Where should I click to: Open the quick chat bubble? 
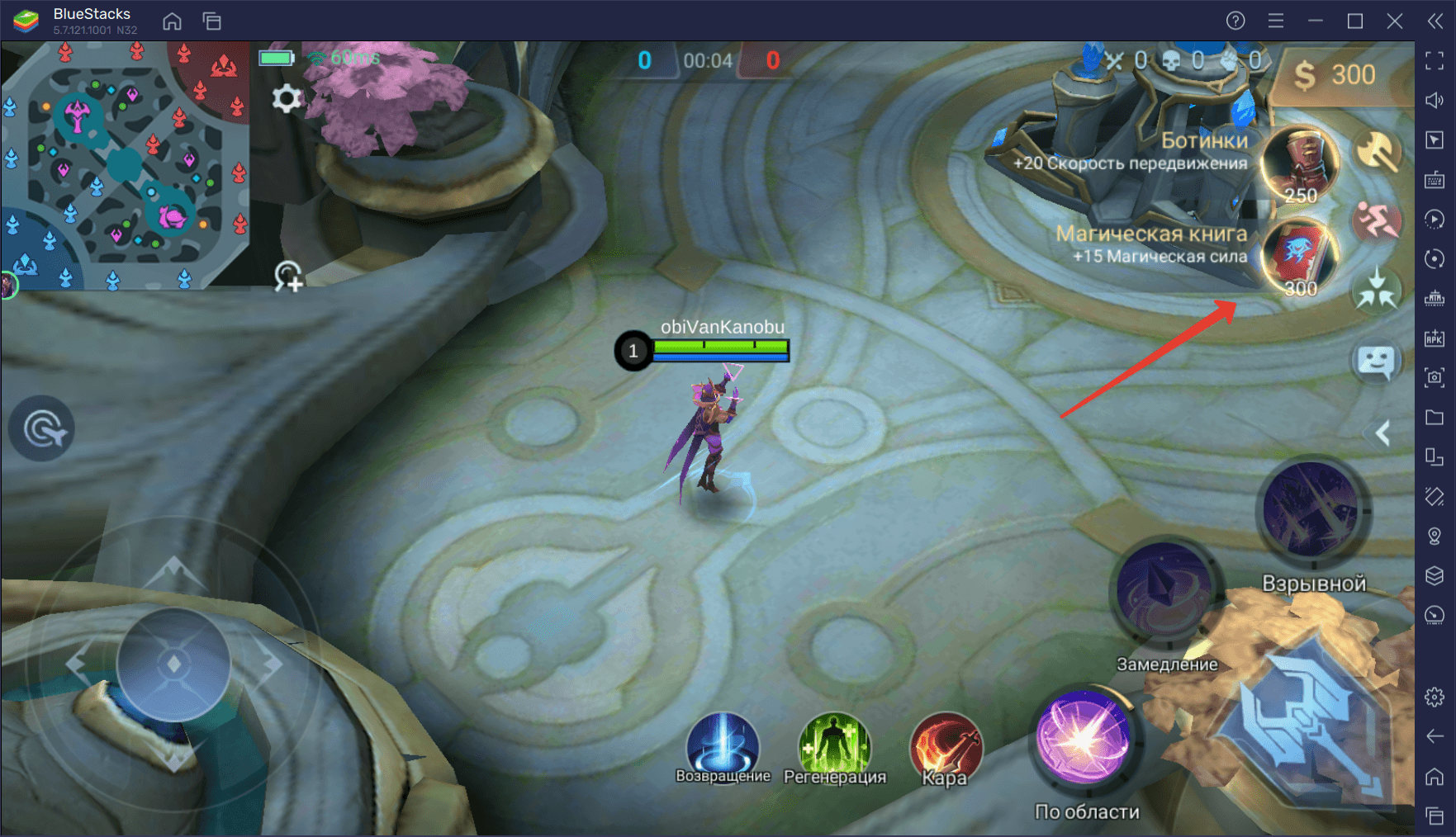click(x=1376, y=362)
